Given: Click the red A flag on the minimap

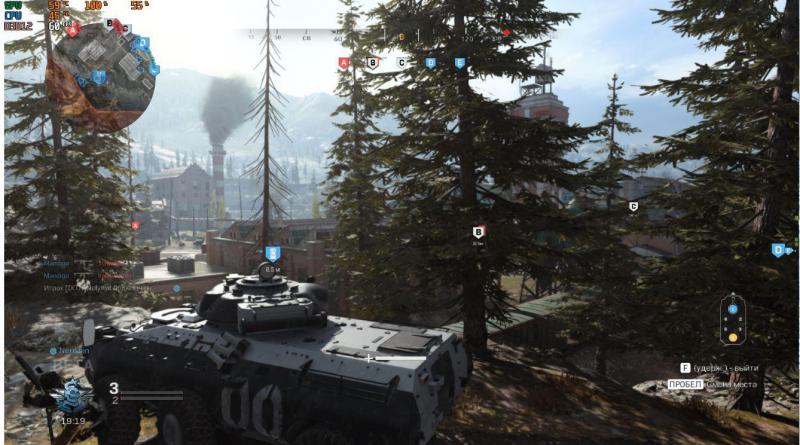Looking at the screenshot, I should (75, 31).
